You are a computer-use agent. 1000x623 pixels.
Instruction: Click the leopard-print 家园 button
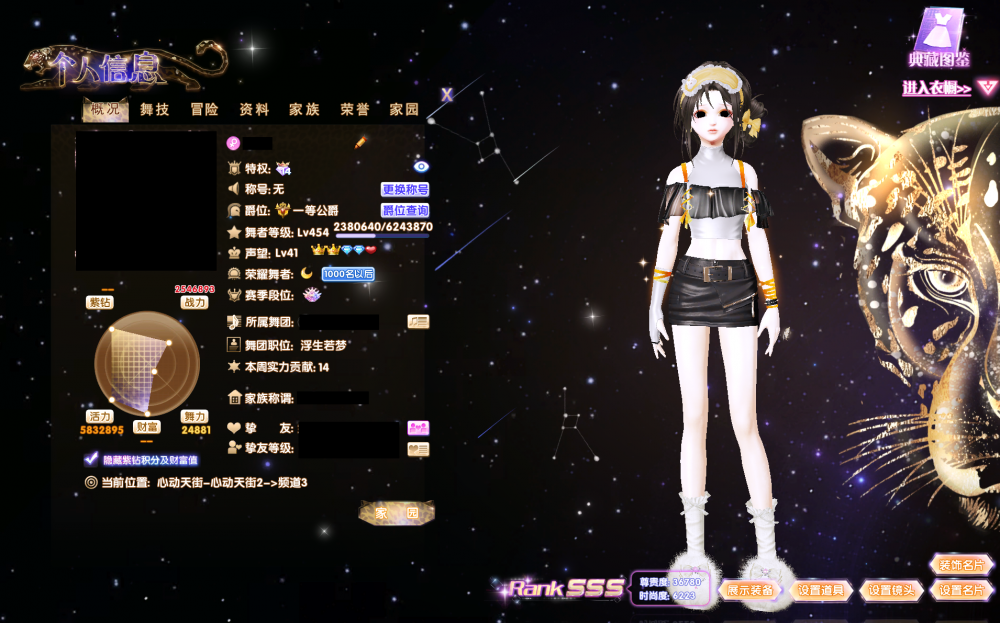click(397, 513)
